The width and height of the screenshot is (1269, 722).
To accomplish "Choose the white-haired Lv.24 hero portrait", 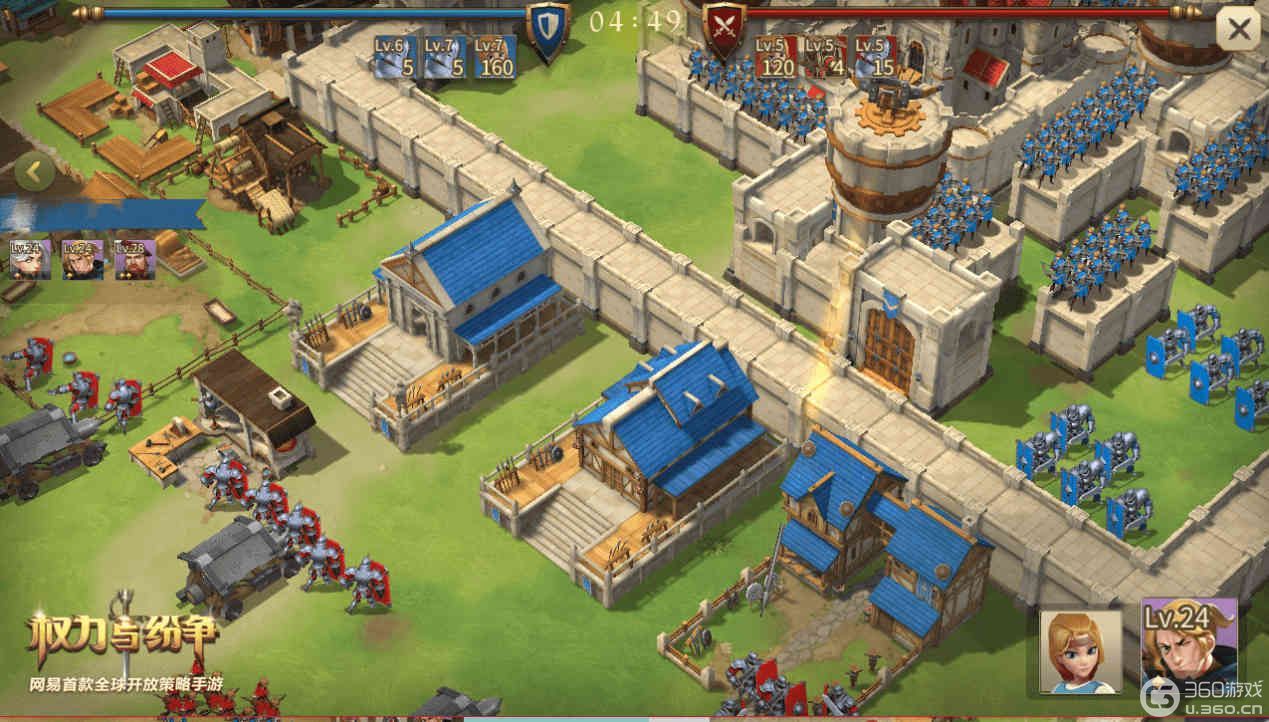I will (30, 258).
